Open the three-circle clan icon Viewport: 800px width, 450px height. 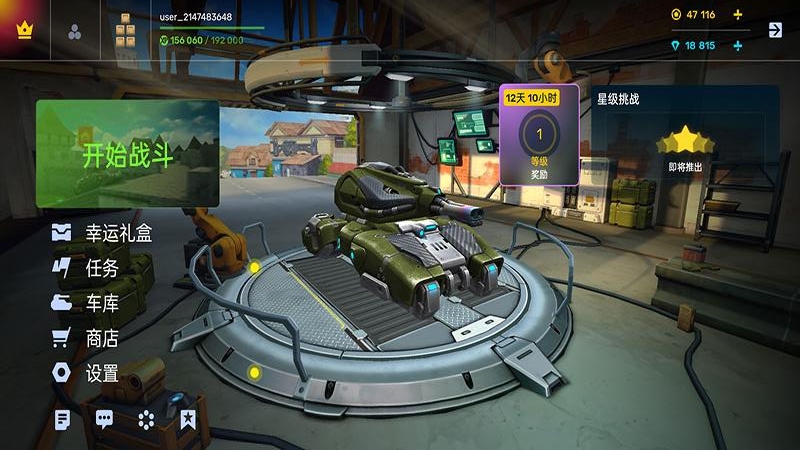point(76,30)
